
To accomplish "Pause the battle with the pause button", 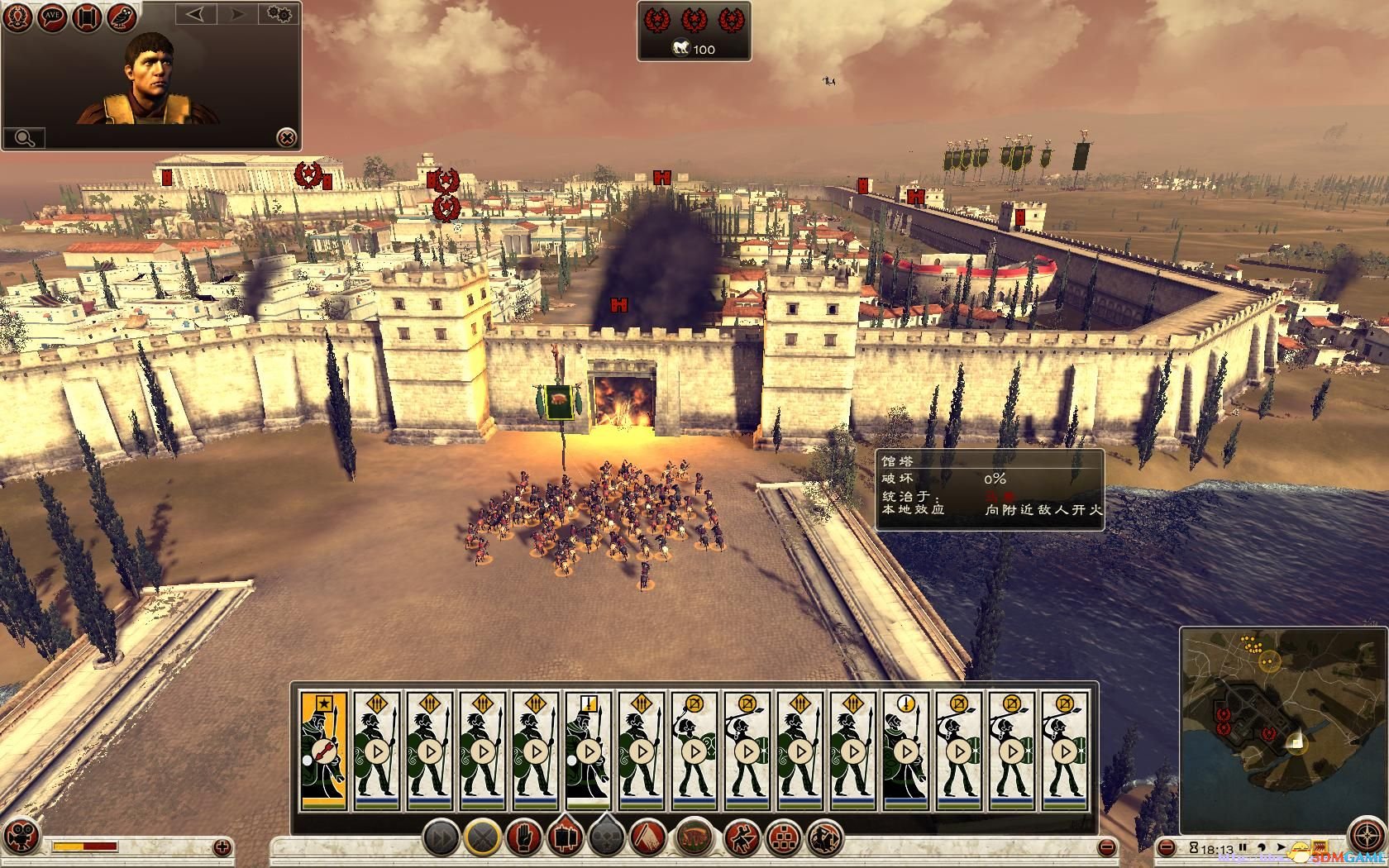I will [1242, 848].
